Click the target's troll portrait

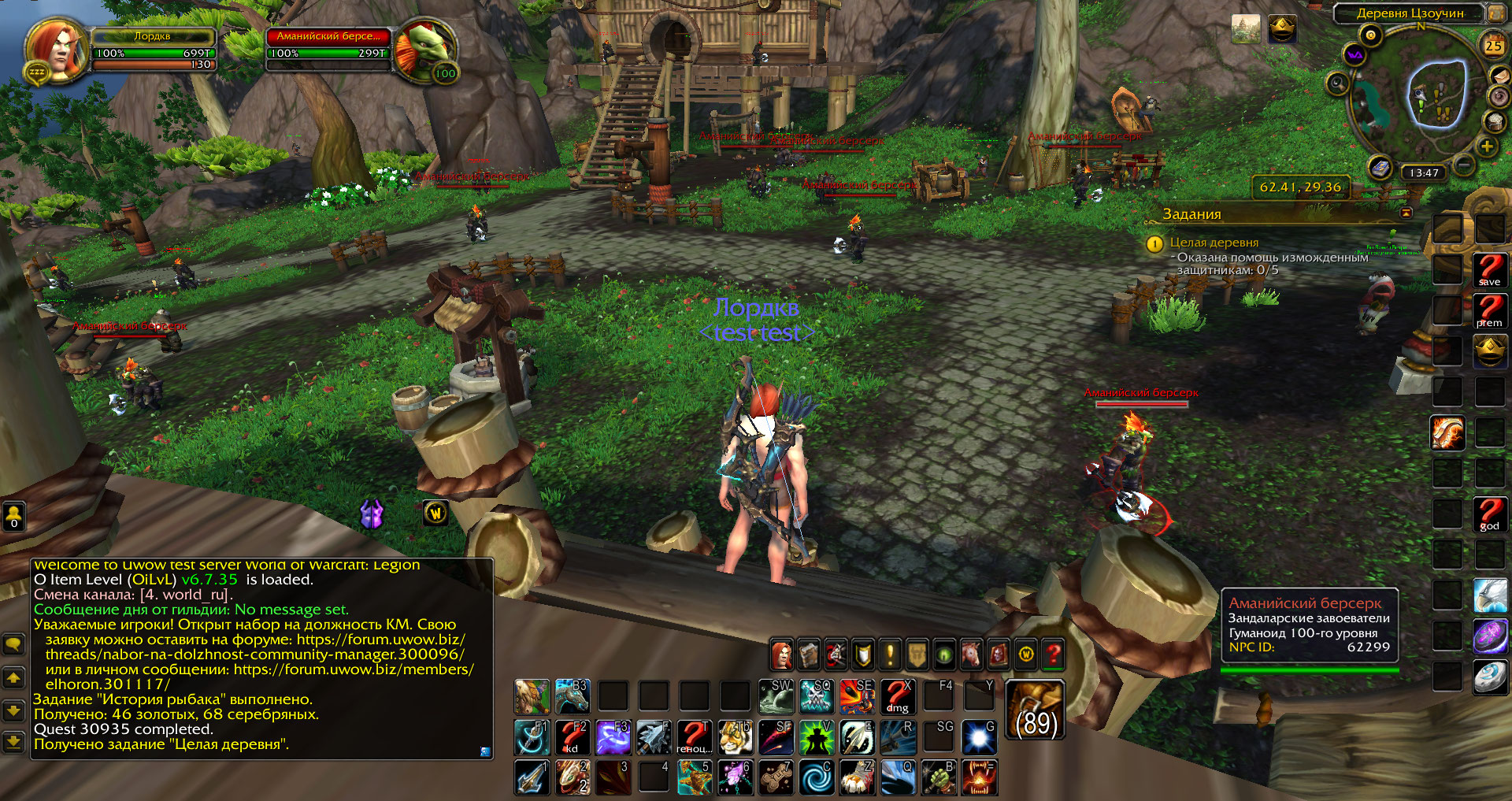pyautogui.click(x=424, y=49)
